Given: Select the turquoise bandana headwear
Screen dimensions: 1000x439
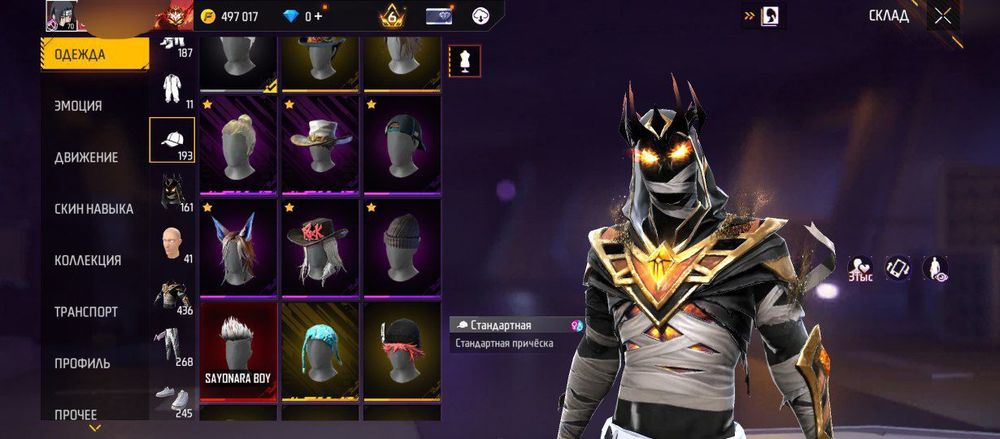Looking at the screenshot, I should (x=319, y=350).
